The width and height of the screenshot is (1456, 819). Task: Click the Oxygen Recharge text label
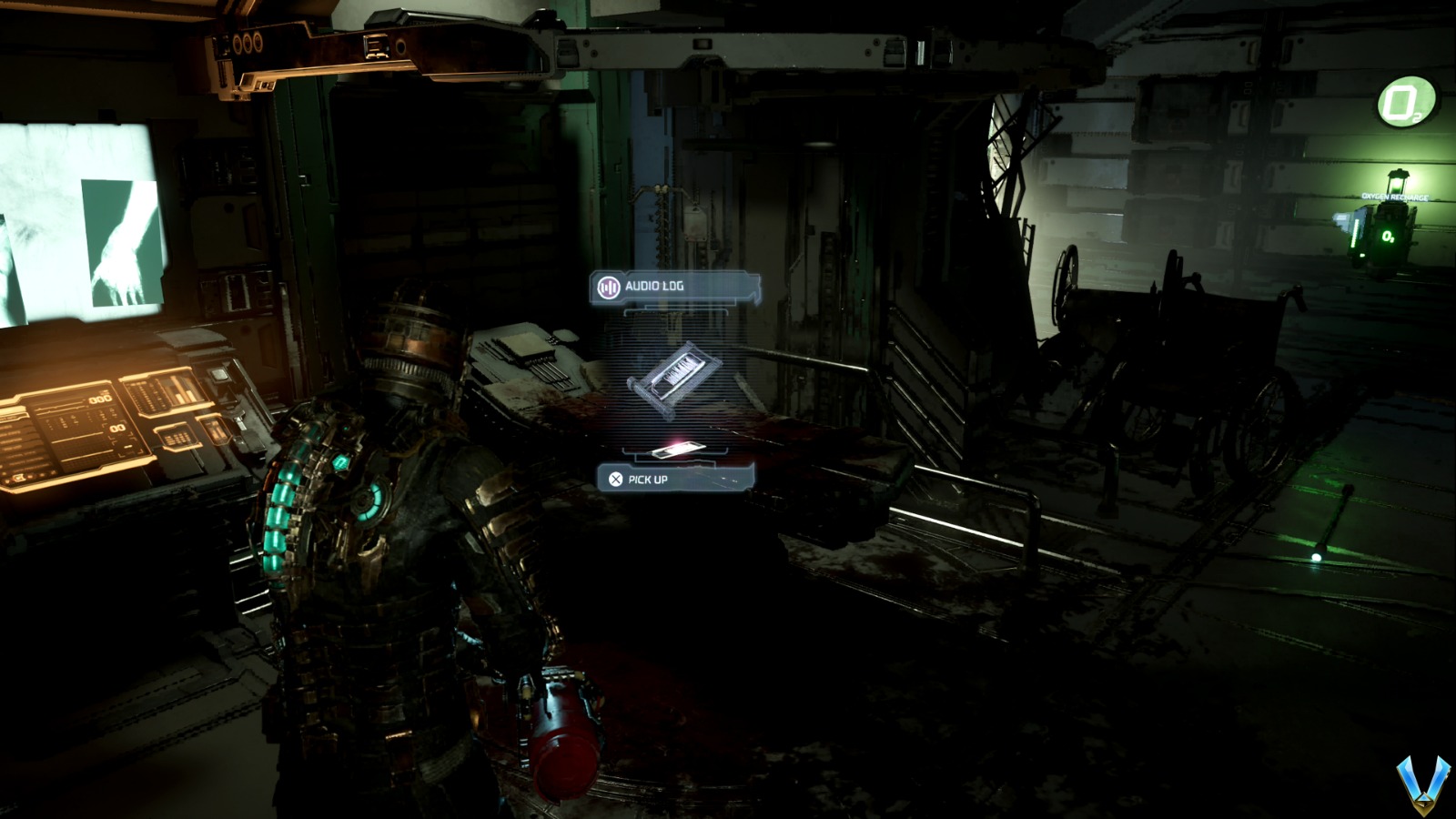1395,197
